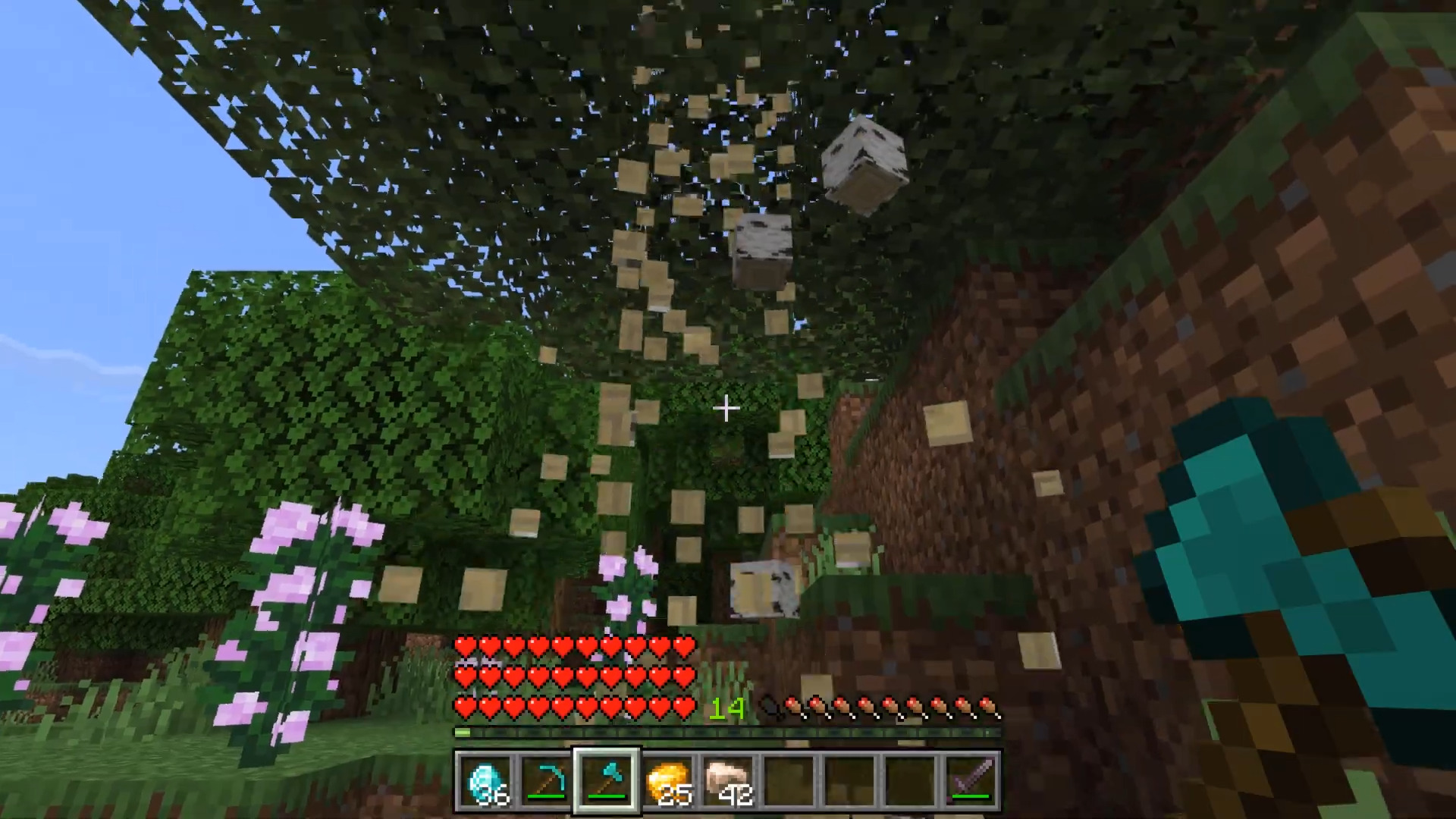Screen dimensions: 1456x819
Task: Select the diamond stack hotbar slot
Action: (485, 781)
